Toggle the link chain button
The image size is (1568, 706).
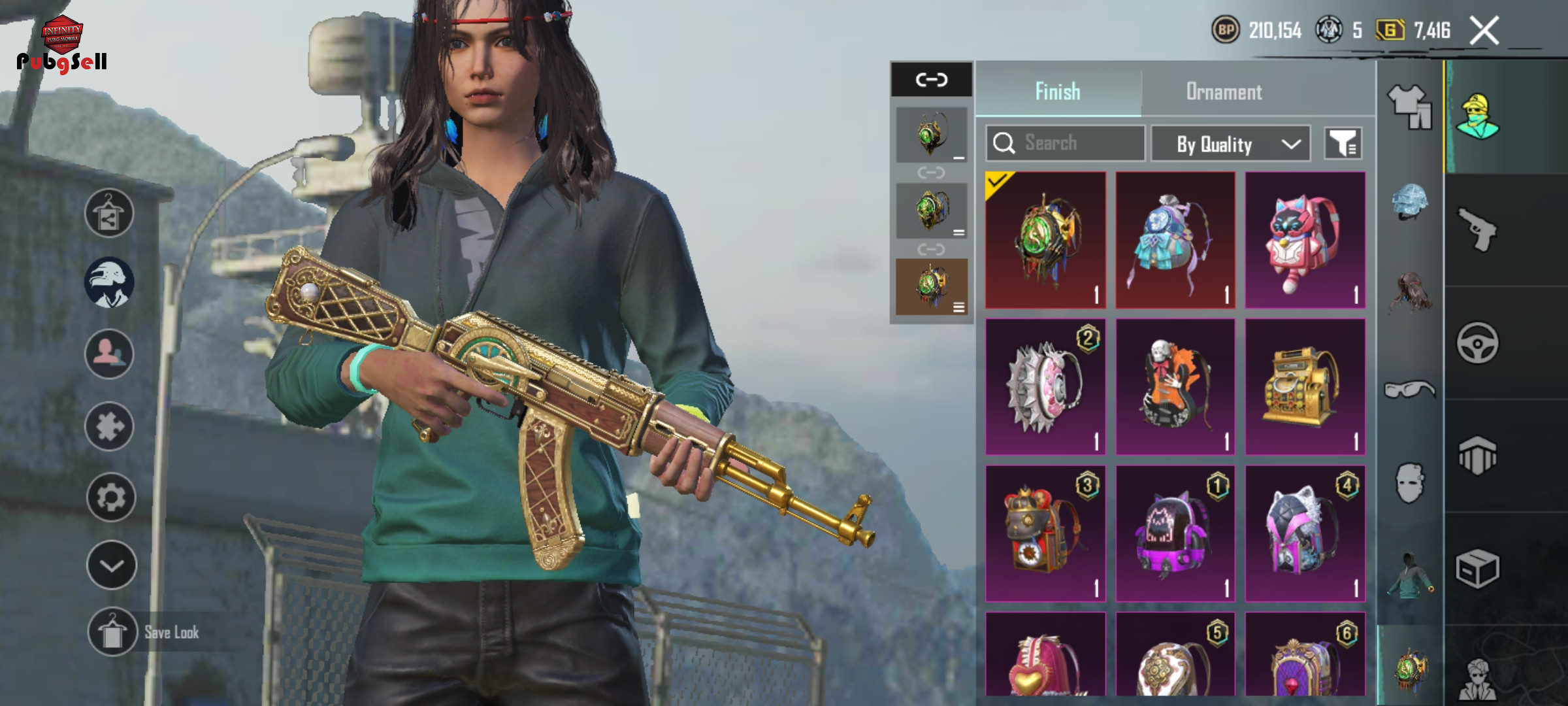pyautogui.click(x=931, y=80)
